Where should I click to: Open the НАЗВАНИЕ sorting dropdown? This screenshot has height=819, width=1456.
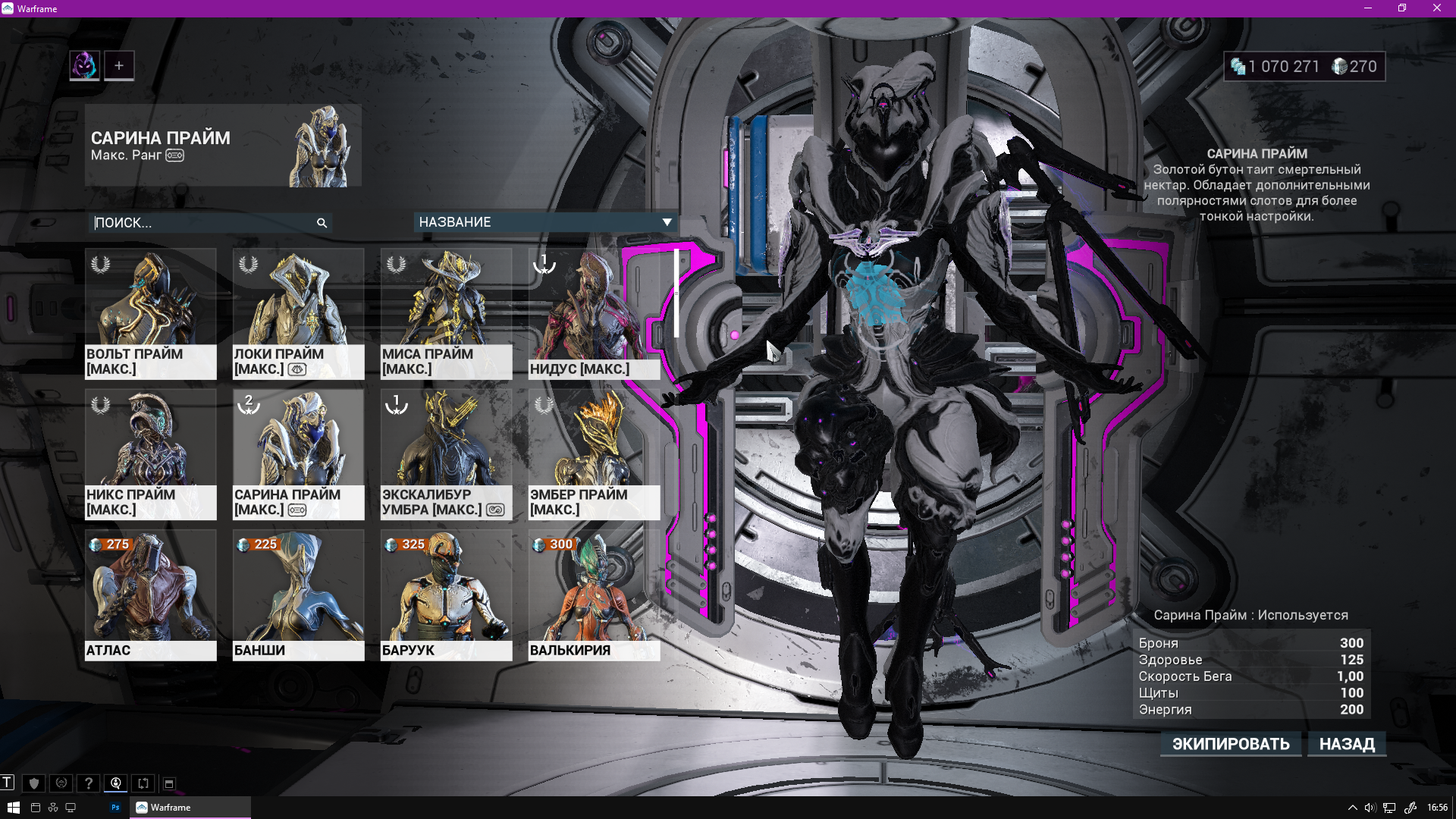543,222
